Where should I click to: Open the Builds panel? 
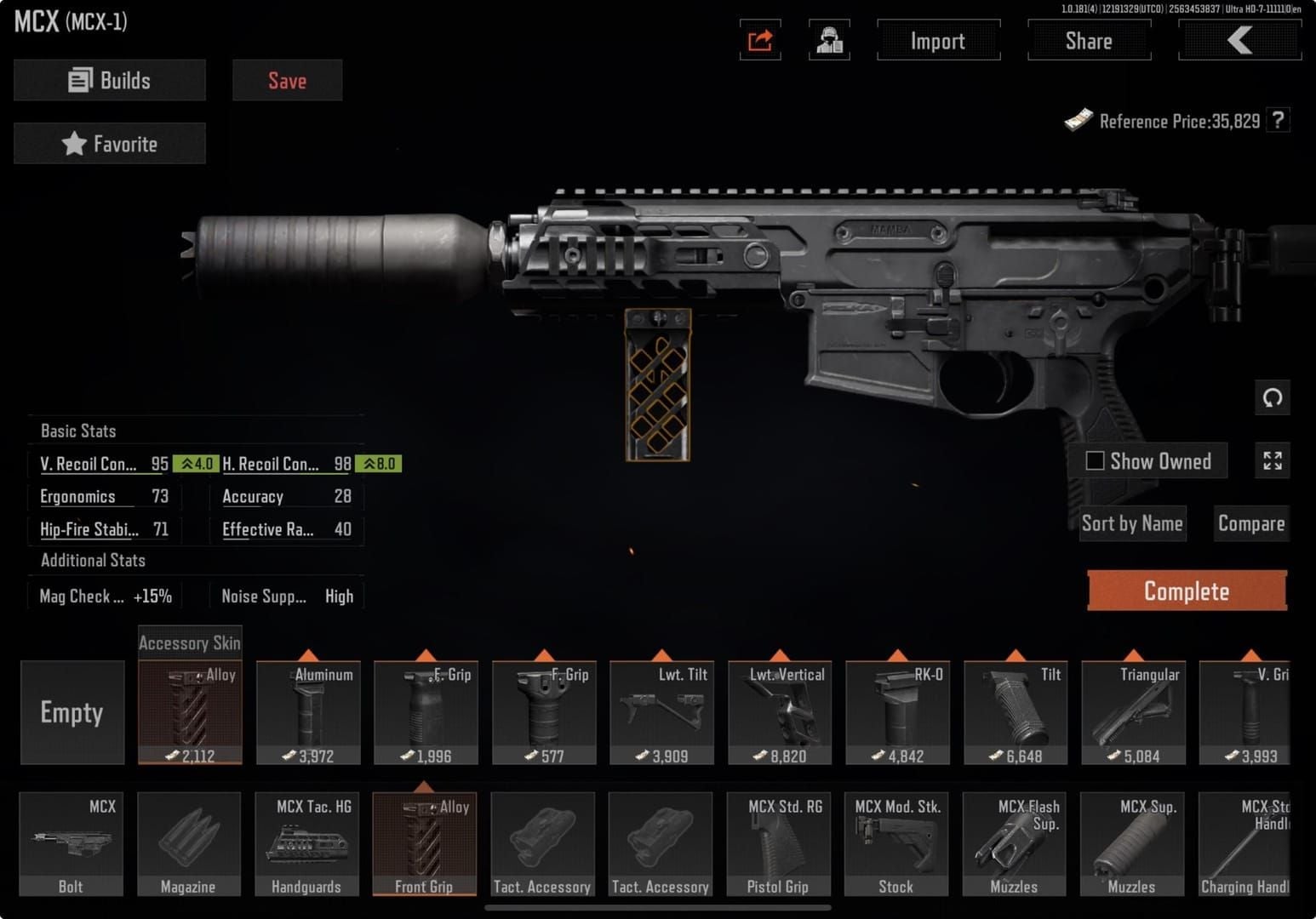coord(110,80)
